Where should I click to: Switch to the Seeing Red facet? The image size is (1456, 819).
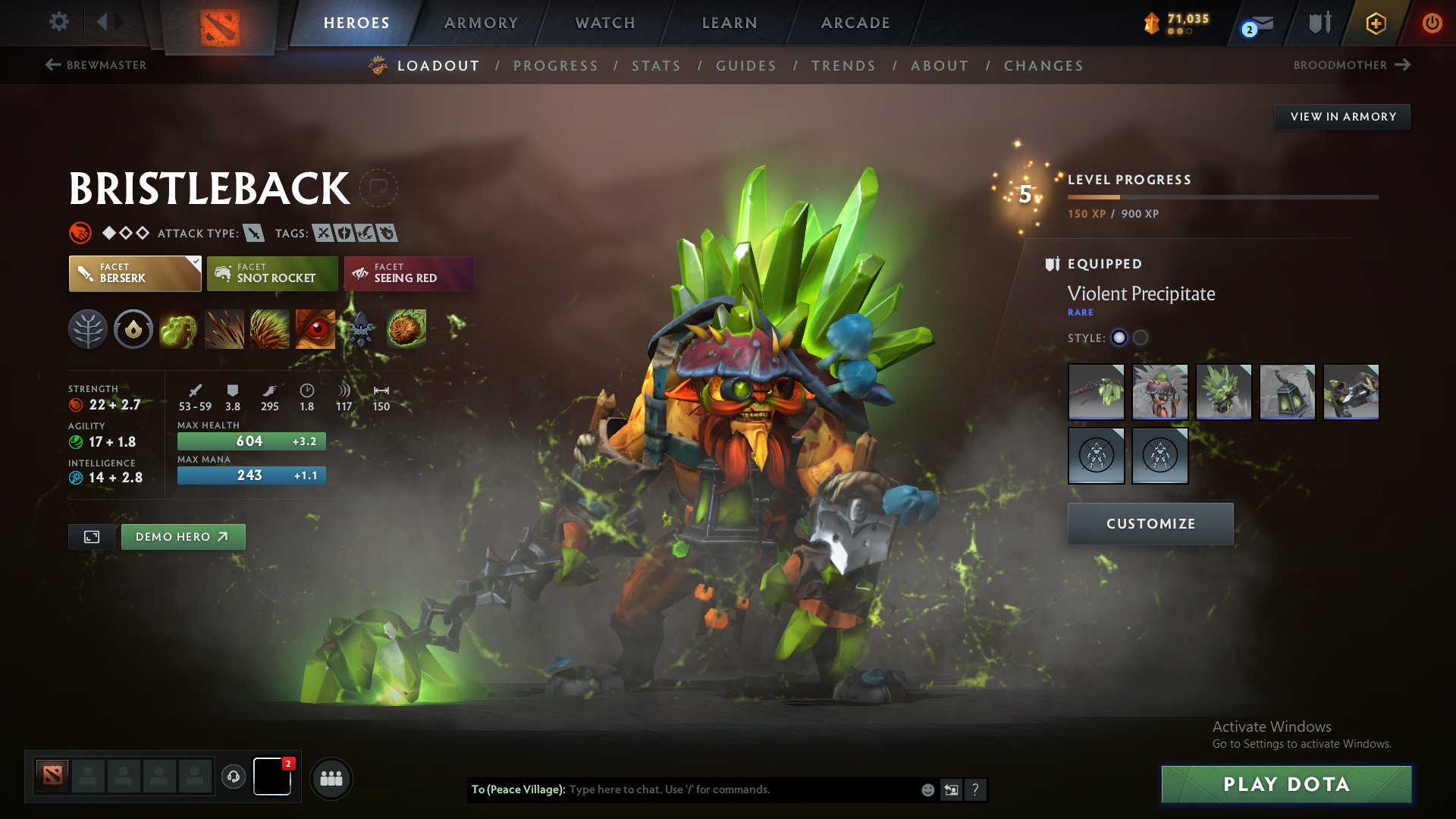409,273
